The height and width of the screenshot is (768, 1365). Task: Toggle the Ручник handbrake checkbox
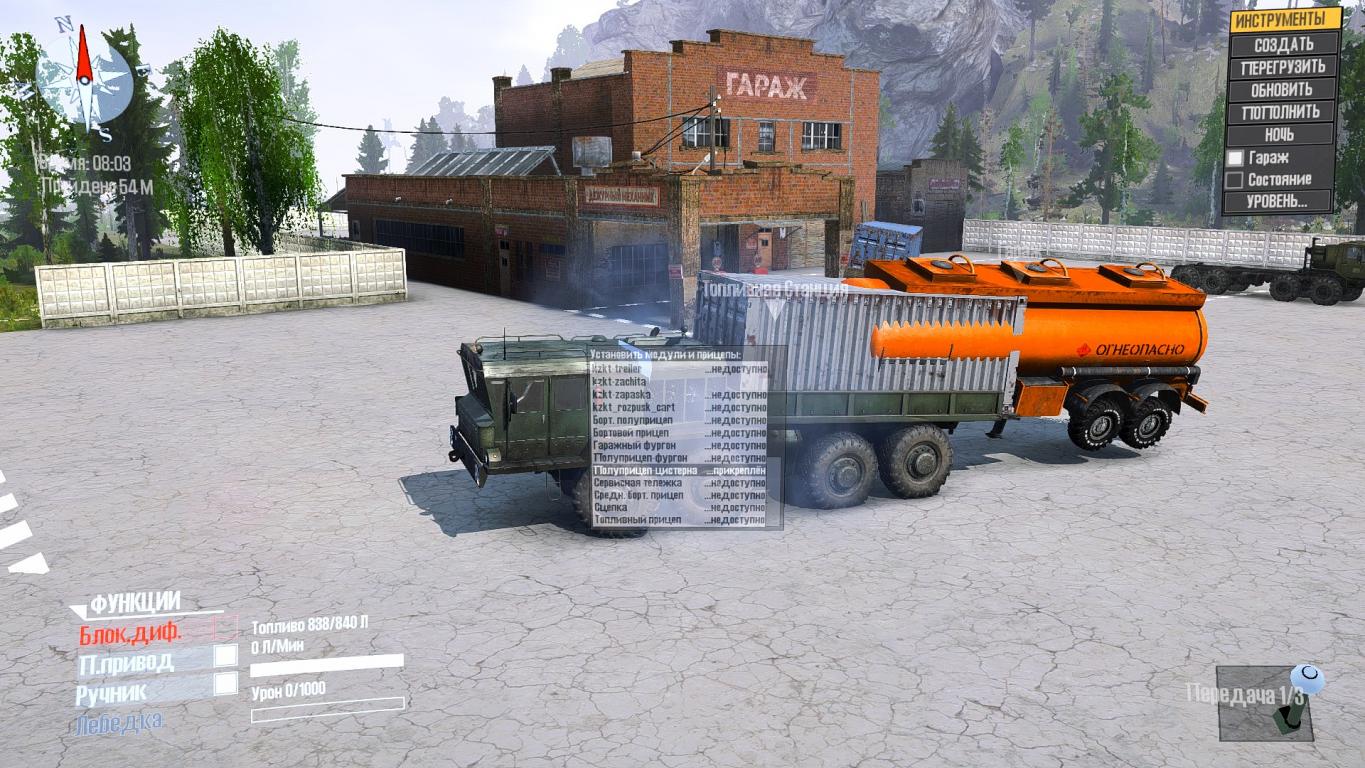226,684
